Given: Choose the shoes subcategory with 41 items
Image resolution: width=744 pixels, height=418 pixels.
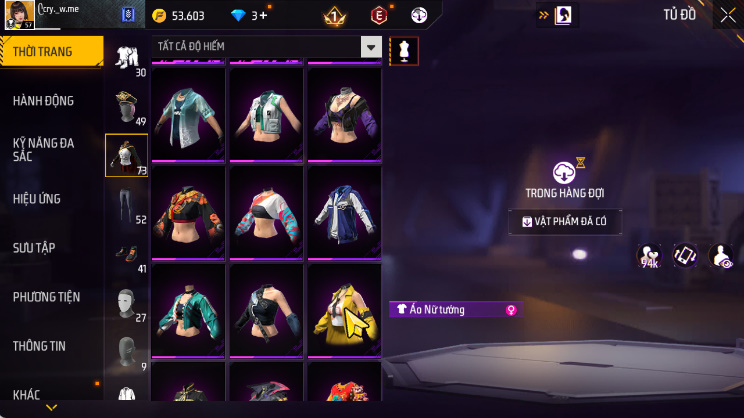Looking at the screenshot, I should [x=126, y=254].
